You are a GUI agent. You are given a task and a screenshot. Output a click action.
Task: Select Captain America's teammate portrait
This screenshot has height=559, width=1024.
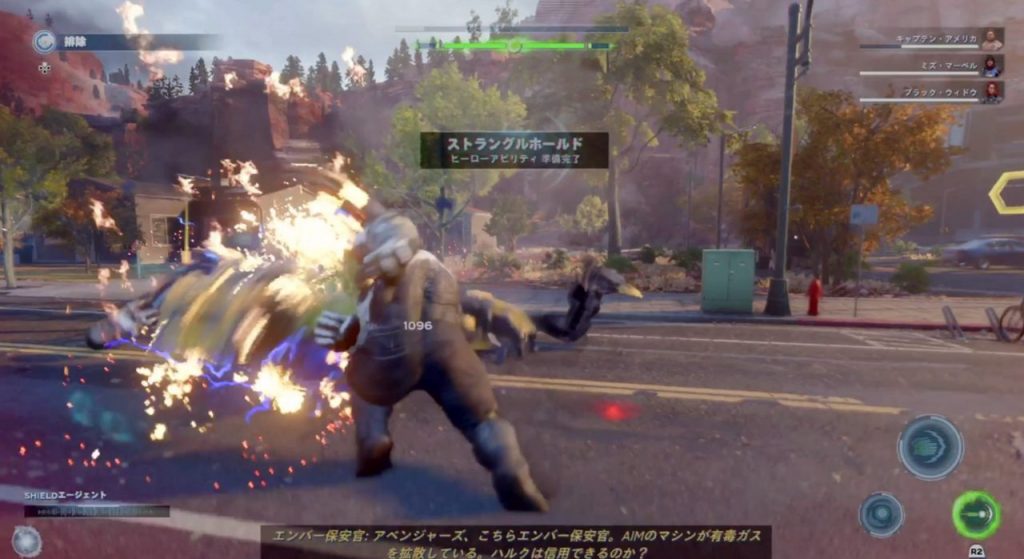[x=991, y=39]
